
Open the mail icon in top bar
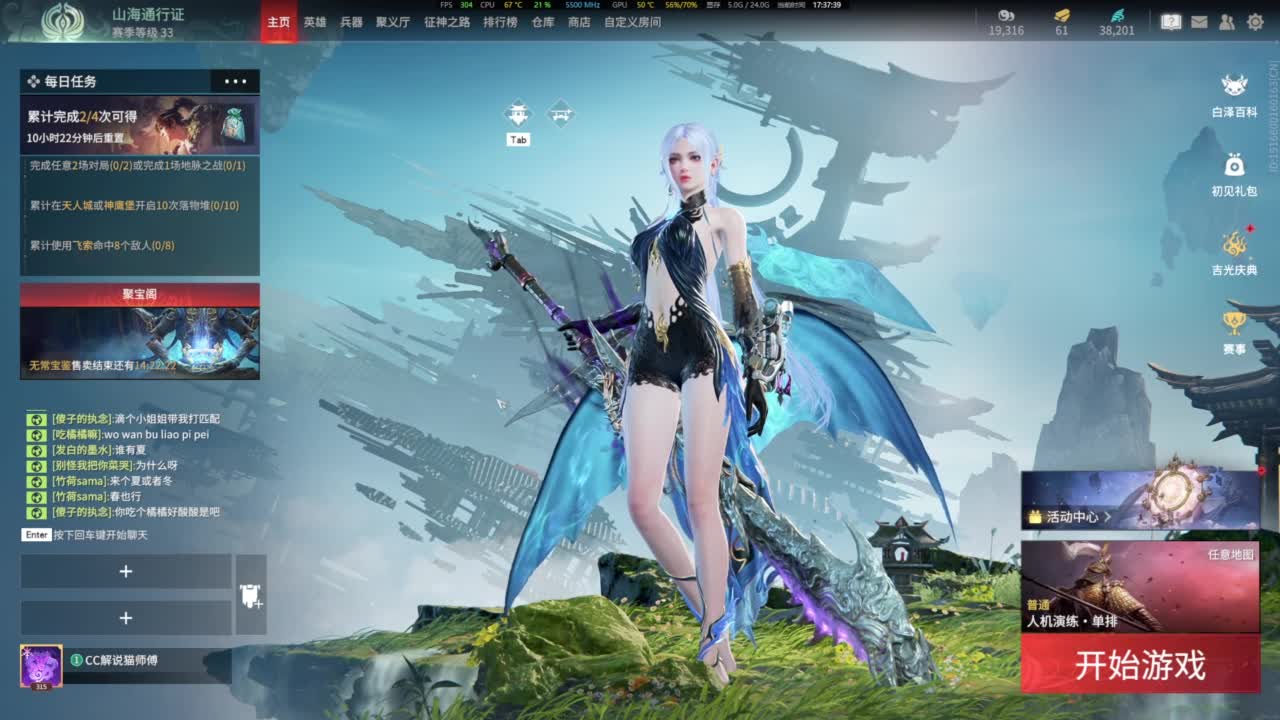pos(1200,21)
